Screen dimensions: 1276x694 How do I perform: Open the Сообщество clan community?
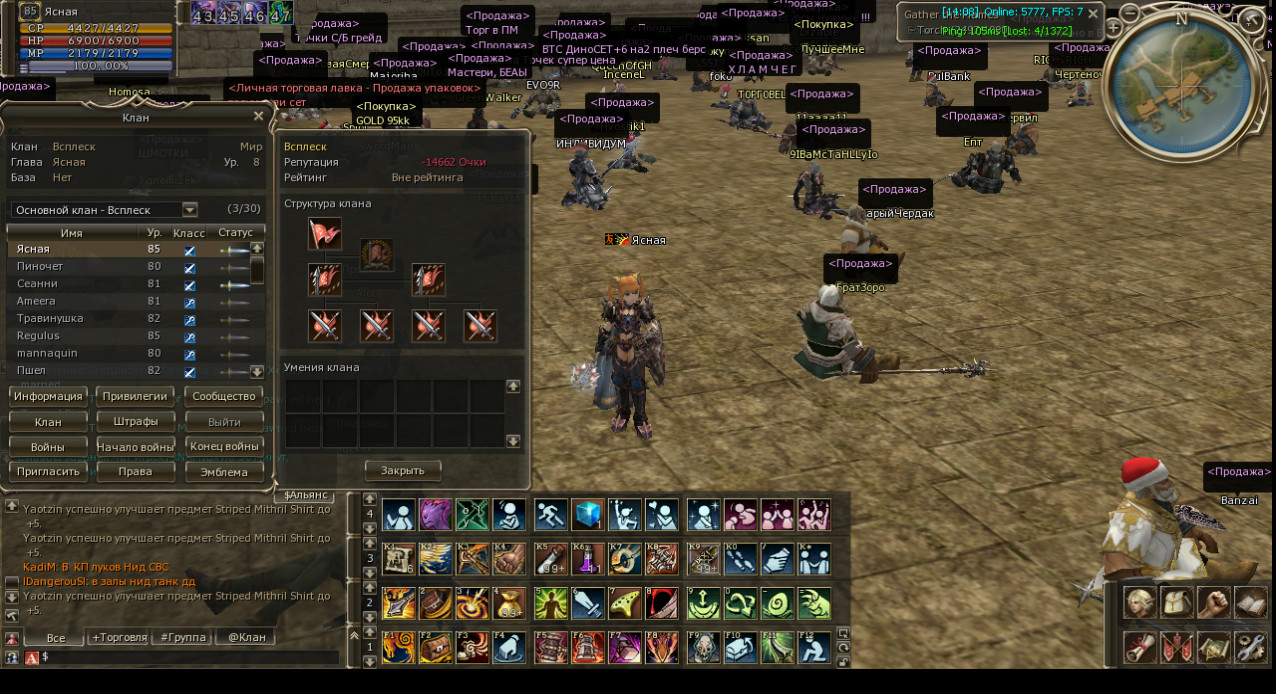click(224, 396)
